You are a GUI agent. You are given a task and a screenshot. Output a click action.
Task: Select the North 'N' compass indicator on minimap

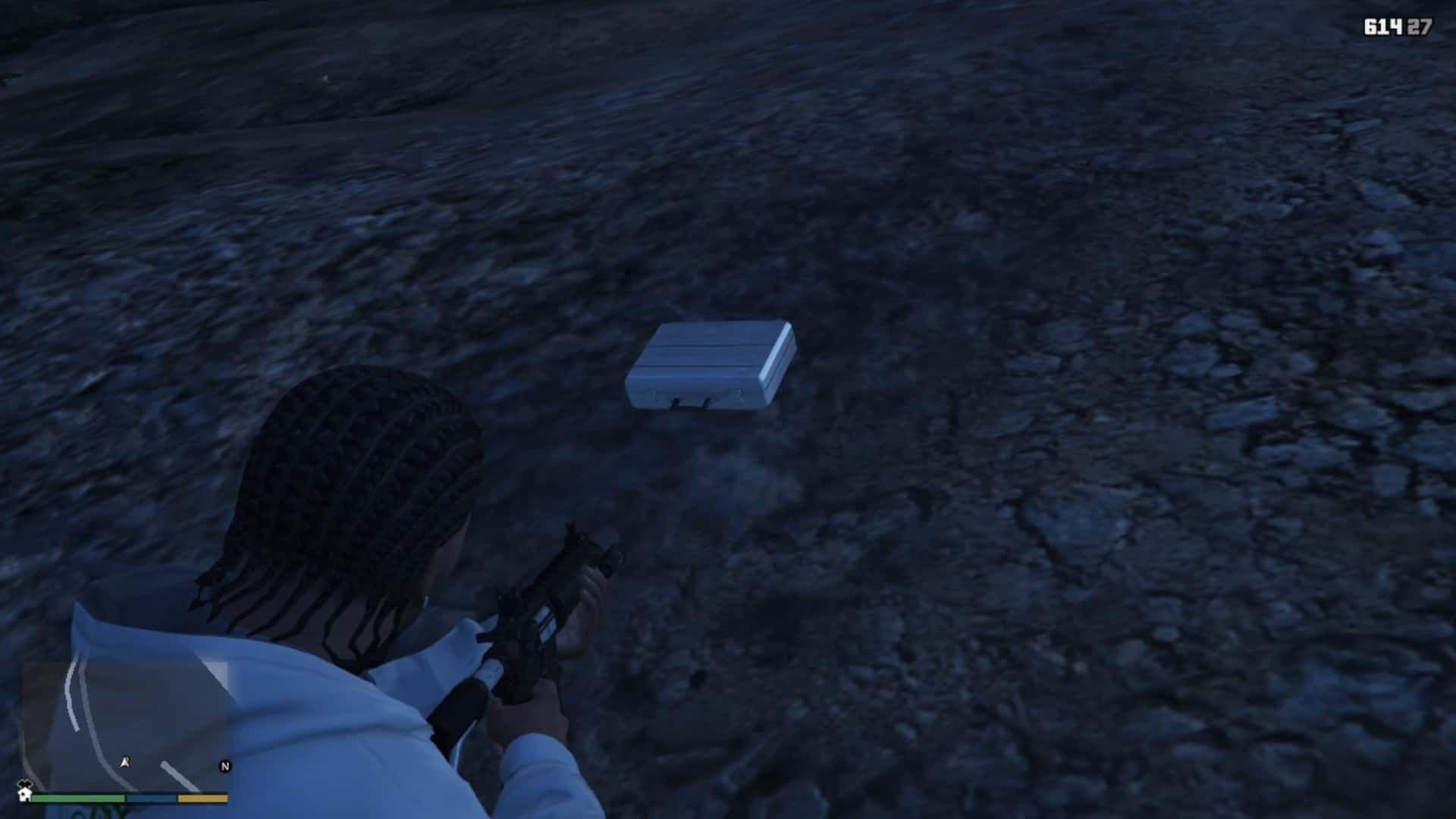point(225,766)
